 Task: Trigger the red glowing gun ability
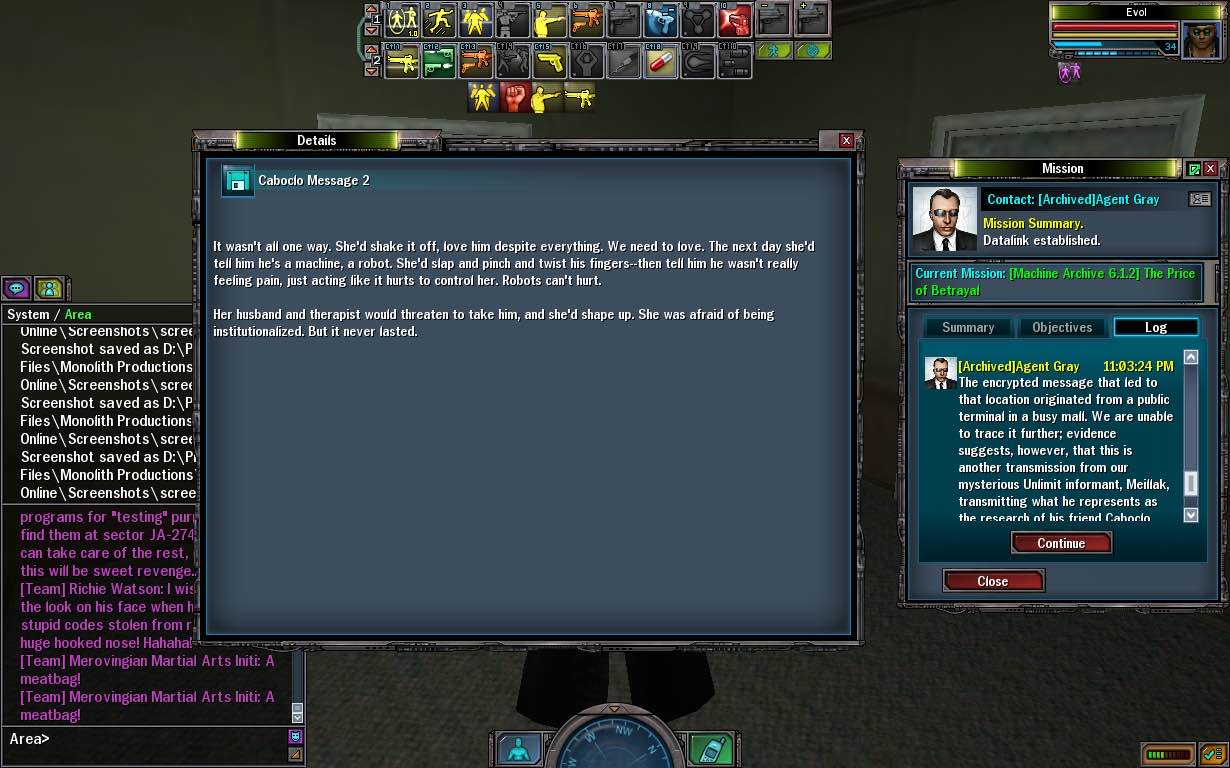tap(735, 20)
